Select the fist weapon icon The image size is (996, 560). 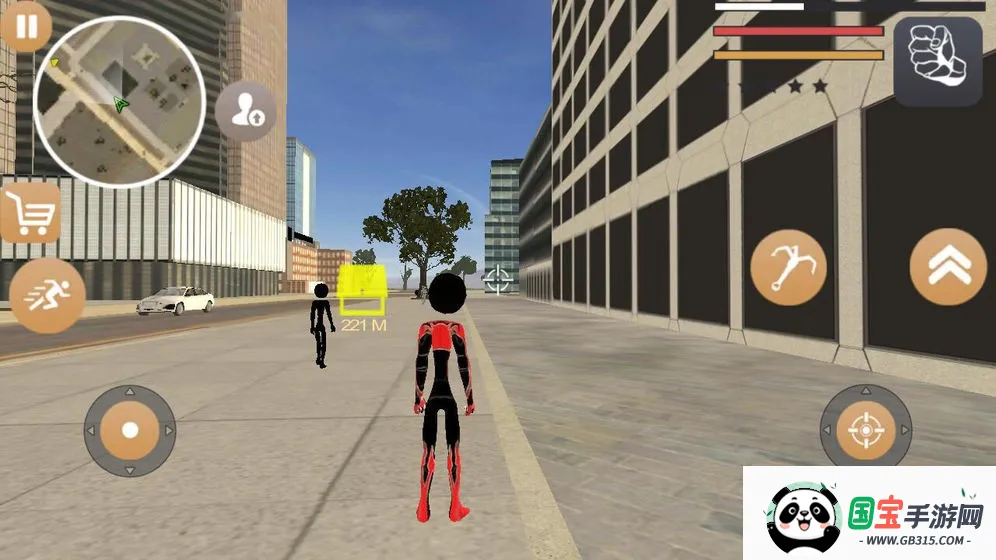pyautogui.click(x=937, y=61)
